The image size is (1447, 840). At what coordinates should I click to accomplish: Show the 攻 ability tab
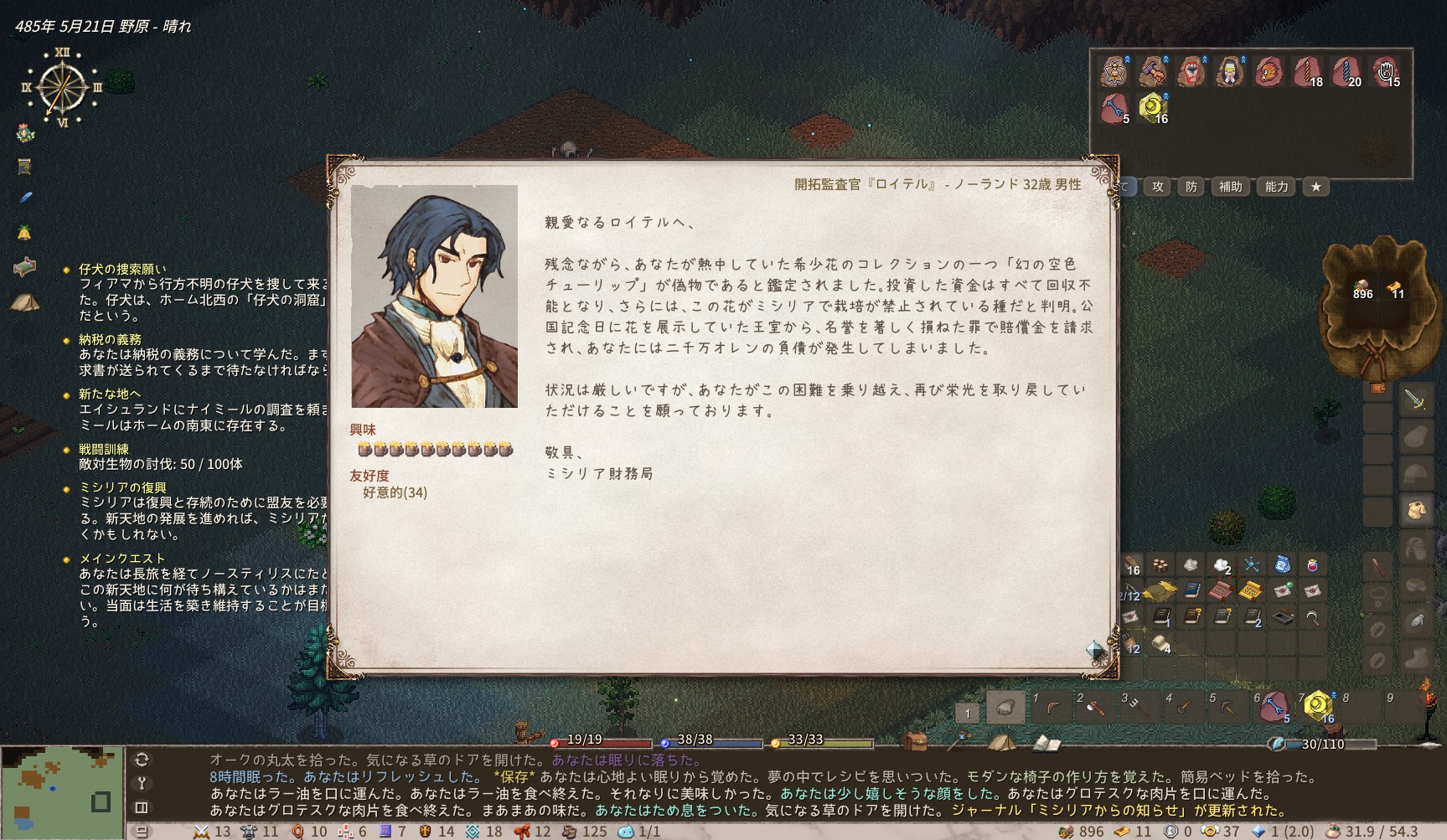pyautogui.click(x=1158, y=187)
